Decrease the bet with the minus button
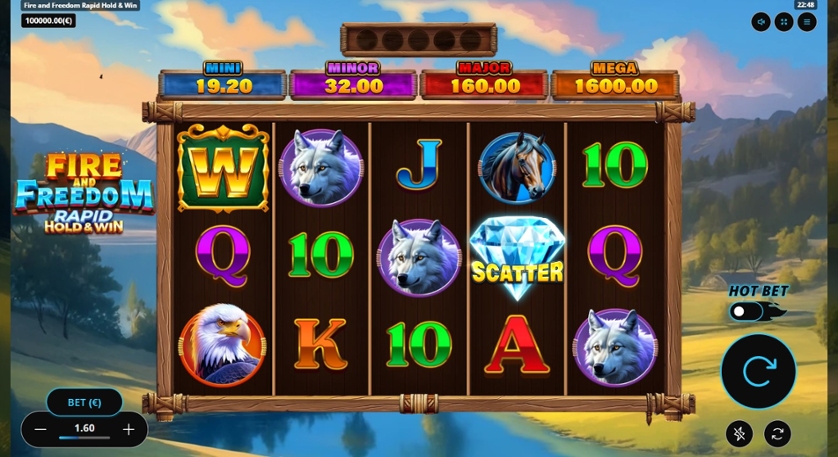Screen dimensions: 838x457 (x=41, y=429)
